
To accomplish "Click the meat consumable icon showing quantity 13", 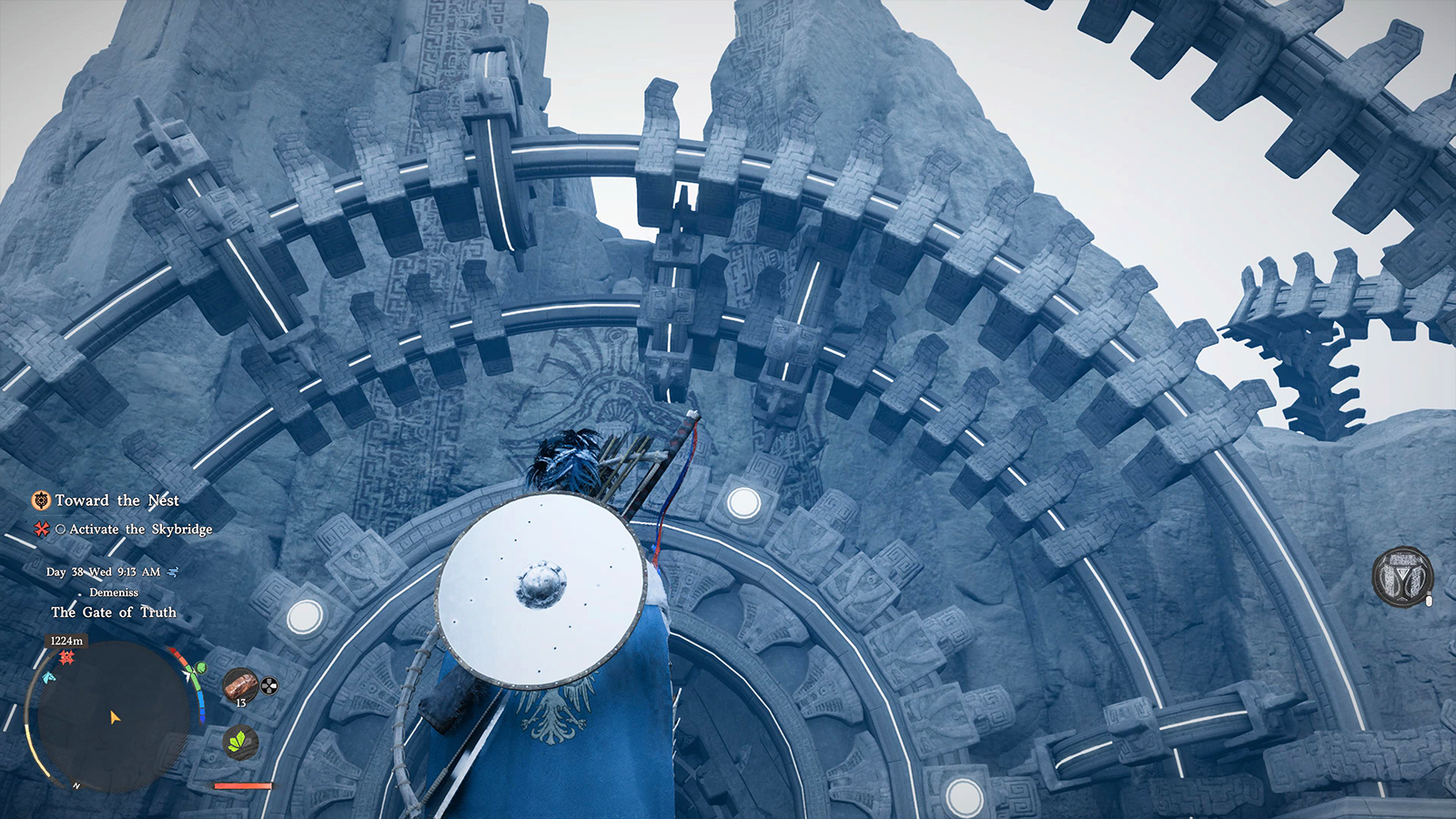I will click(x=241, y=685).
